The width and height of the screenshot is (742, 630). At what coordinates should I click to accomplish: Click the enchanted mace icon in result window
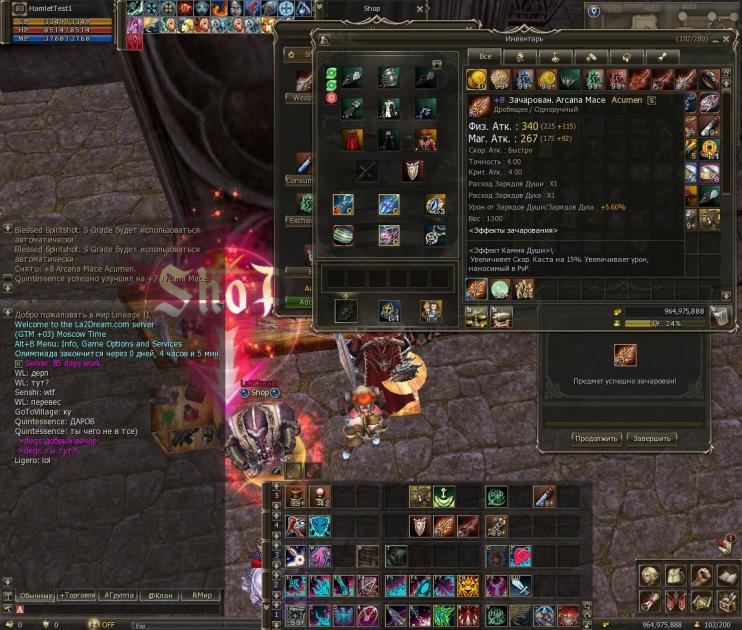(624, 355)
